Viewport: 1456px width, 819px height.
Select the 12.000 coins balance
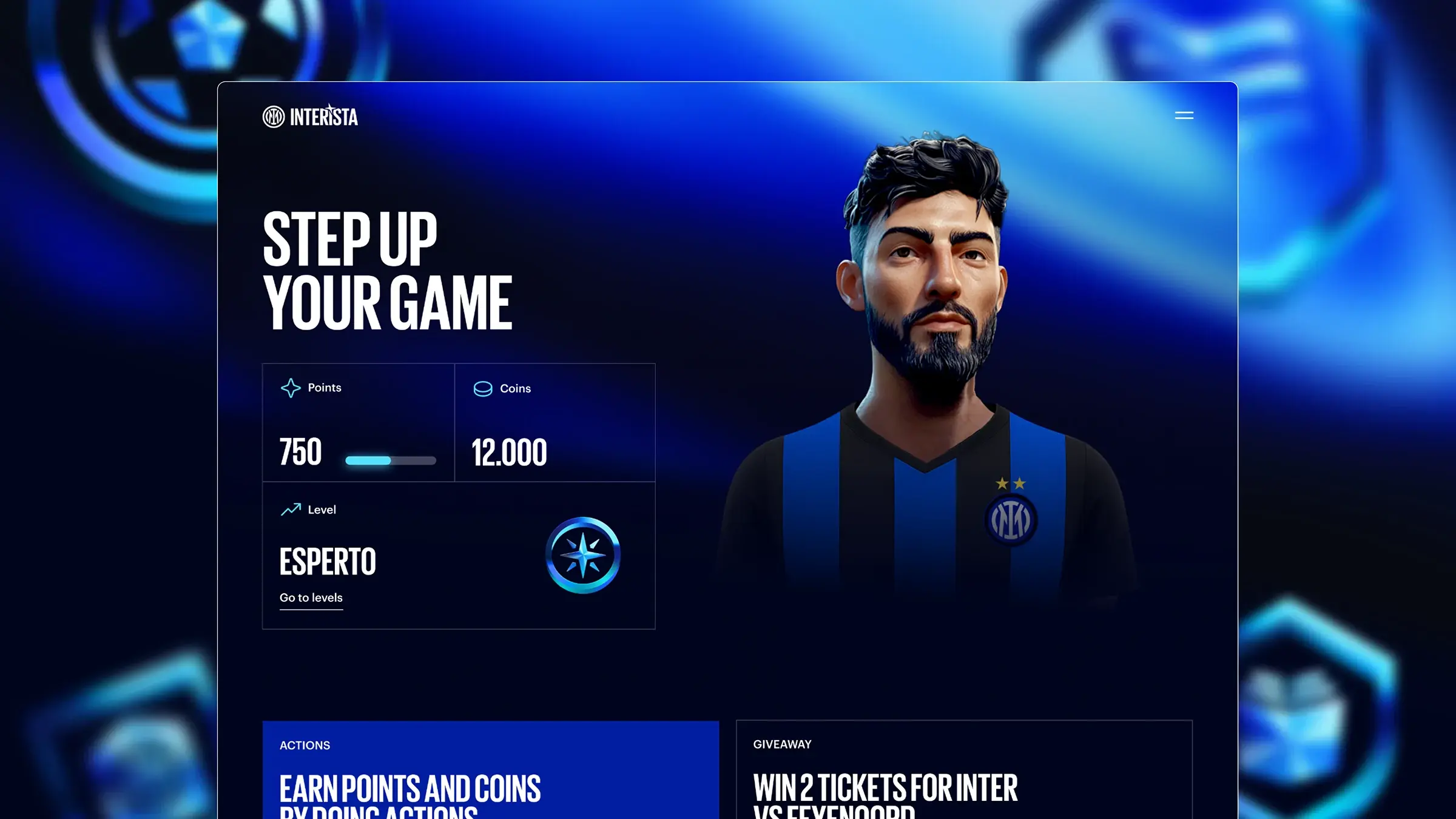pyautogui.click(x=510, y=451)
